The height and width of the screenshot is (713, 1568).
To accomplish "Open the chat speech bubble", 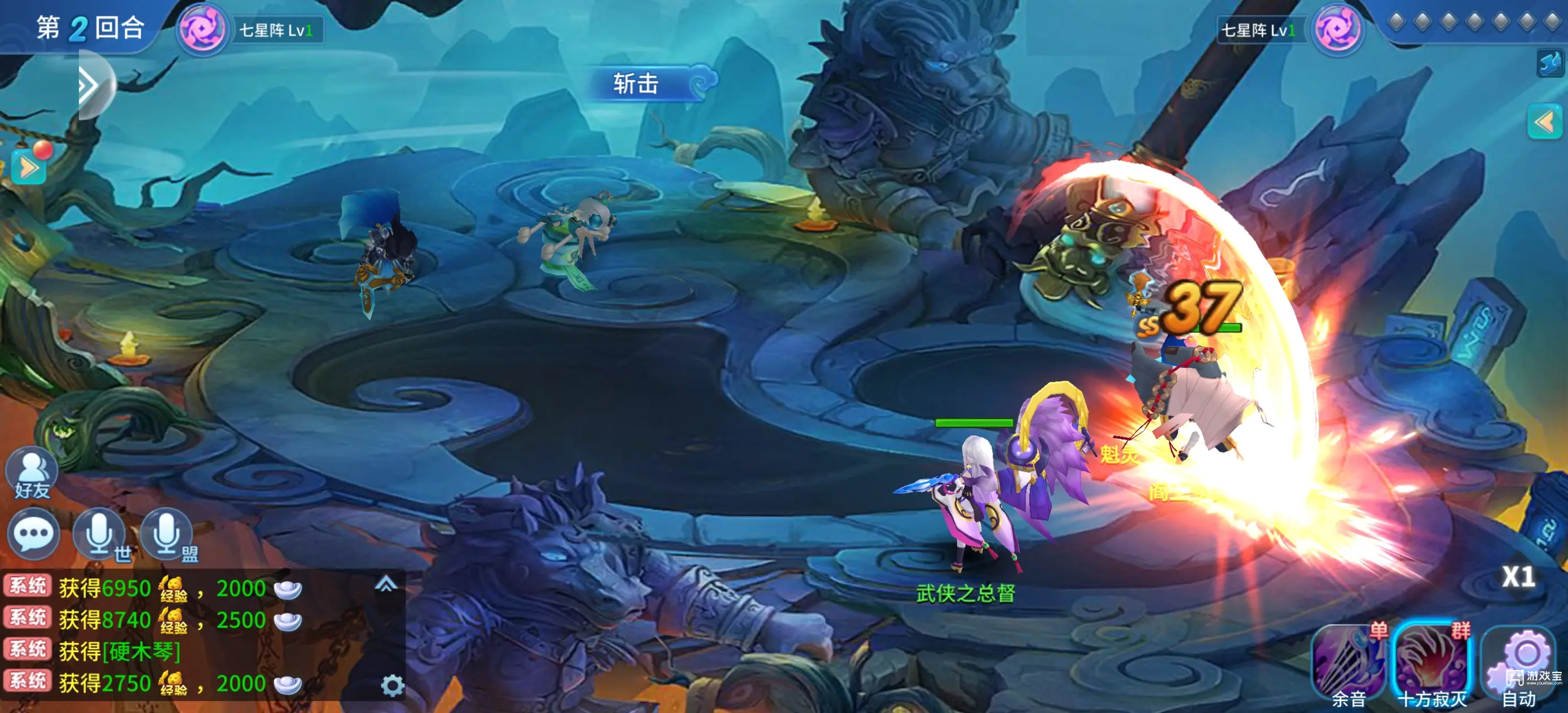I will point(33,535).
